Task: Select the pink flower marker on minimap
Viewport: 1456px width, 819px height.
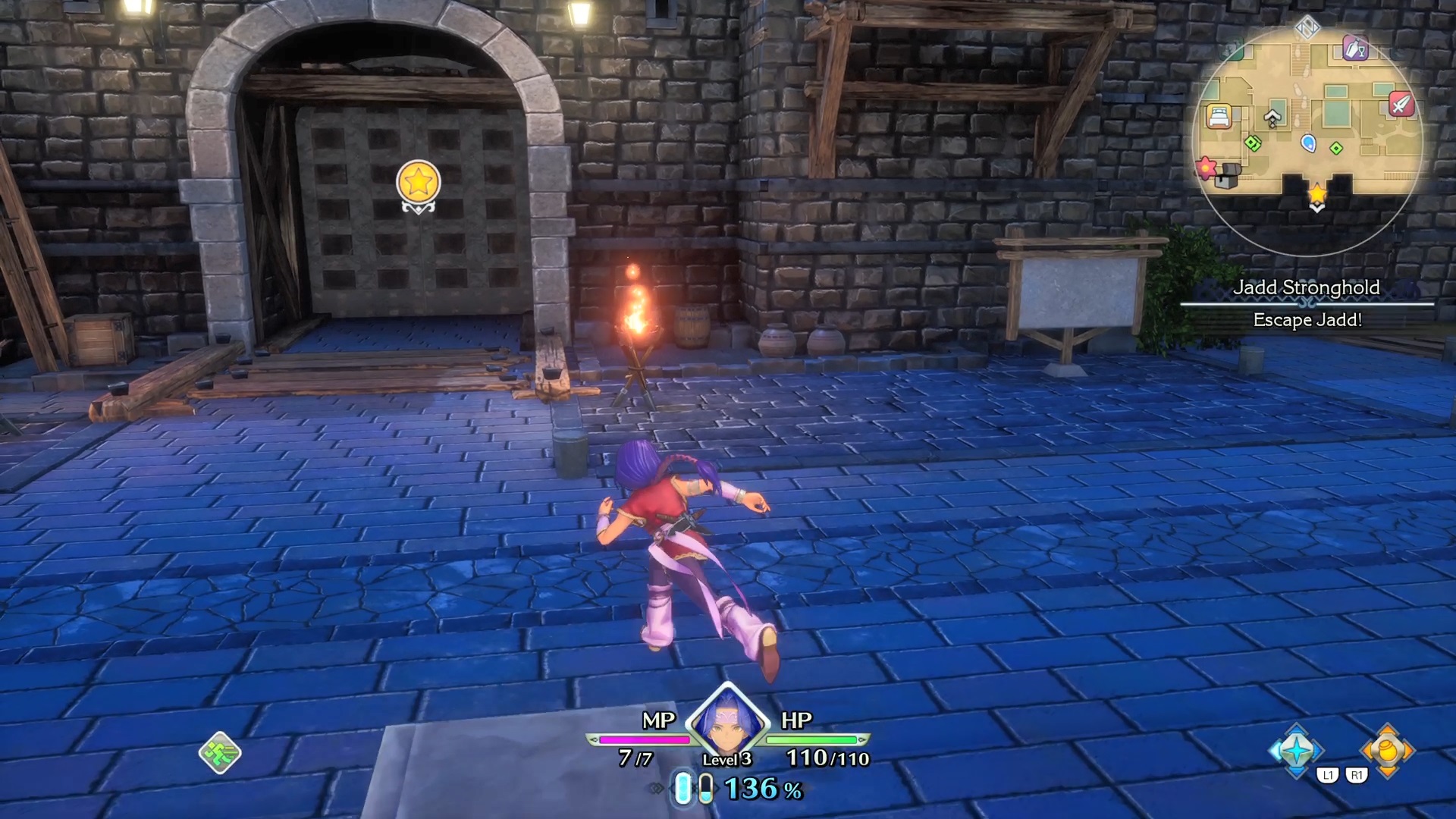Action: [1205, 166]
